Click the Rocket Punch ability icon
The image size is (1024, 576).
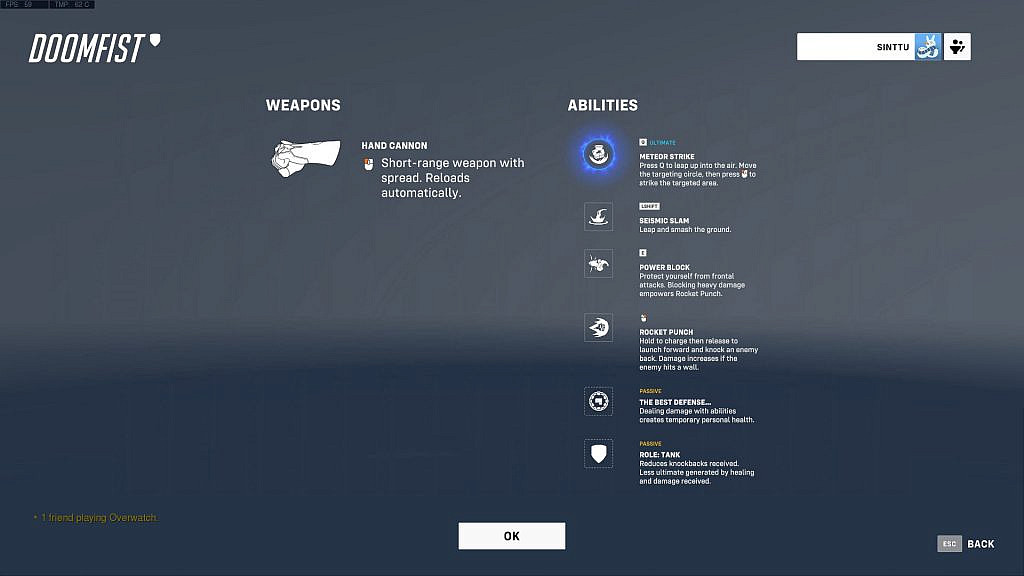(598, 328)
